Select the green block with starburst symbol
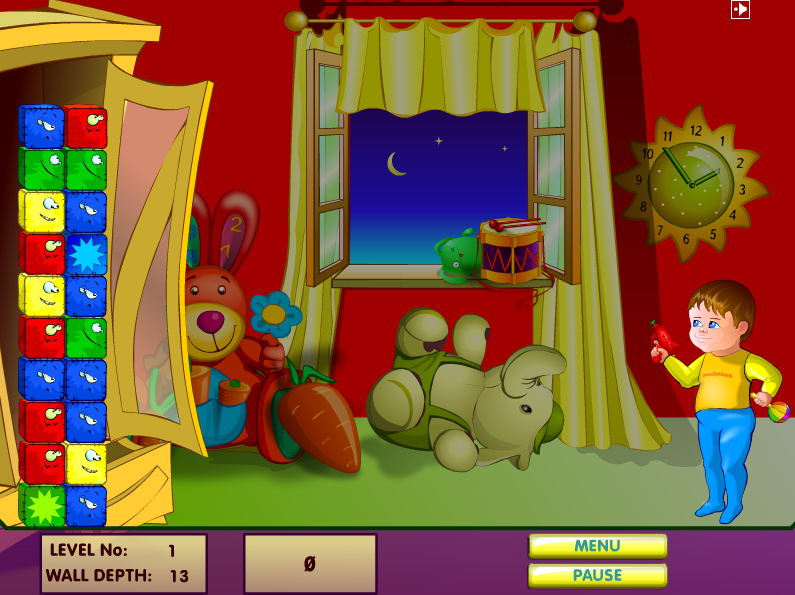 (x=42, y=506)
